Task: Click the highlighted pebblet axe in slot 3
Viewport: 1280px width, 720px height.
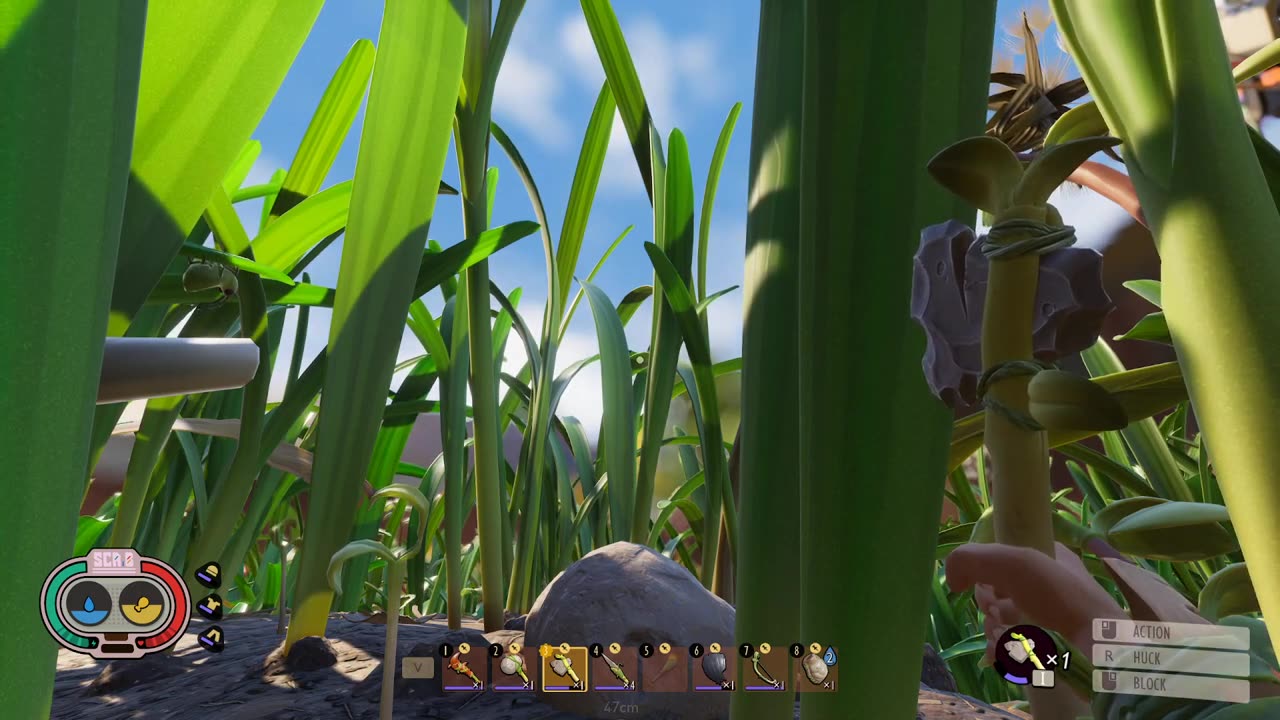Action: [x=564, y=668]
